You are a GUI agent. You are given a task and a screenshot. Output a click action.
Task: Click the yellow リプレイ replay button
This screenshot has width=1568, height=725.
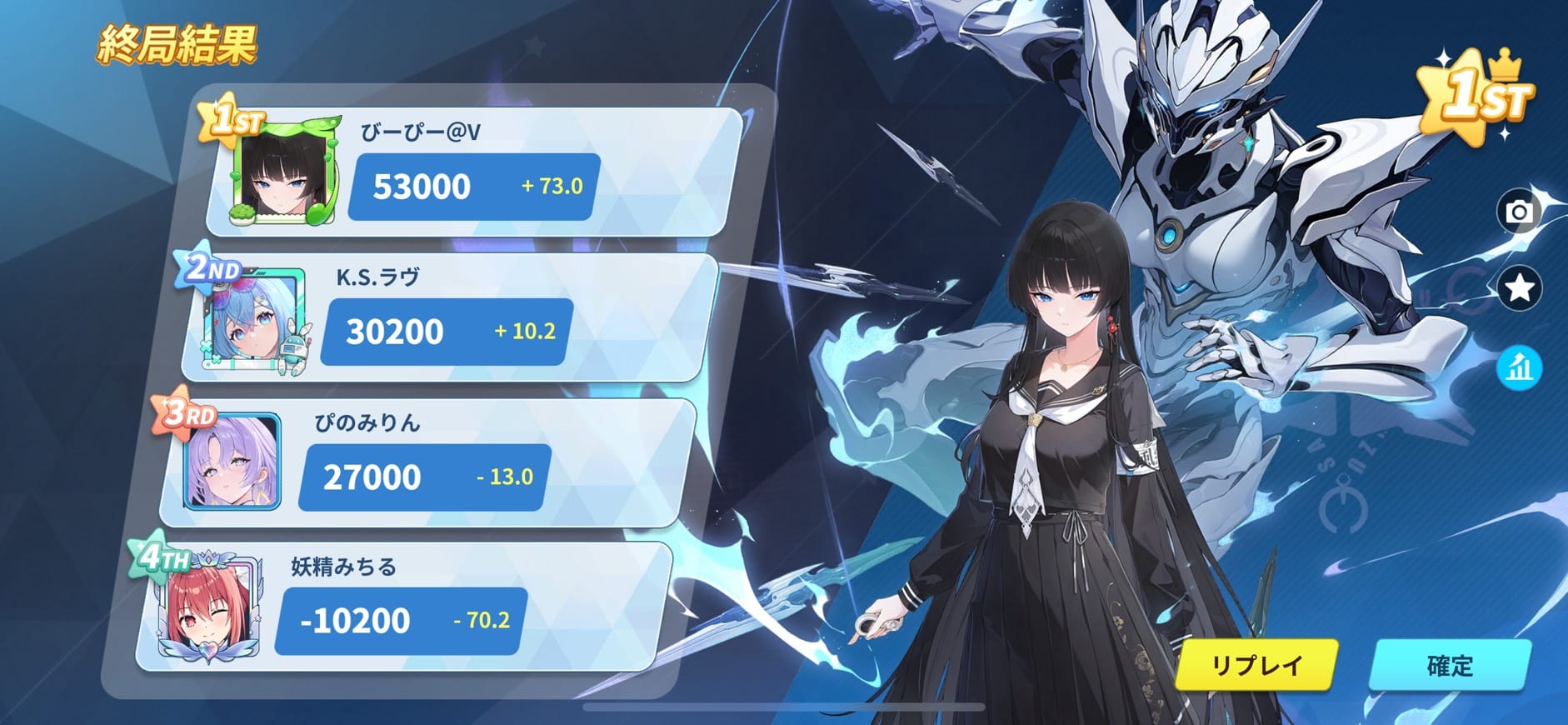pos(1256,665)
